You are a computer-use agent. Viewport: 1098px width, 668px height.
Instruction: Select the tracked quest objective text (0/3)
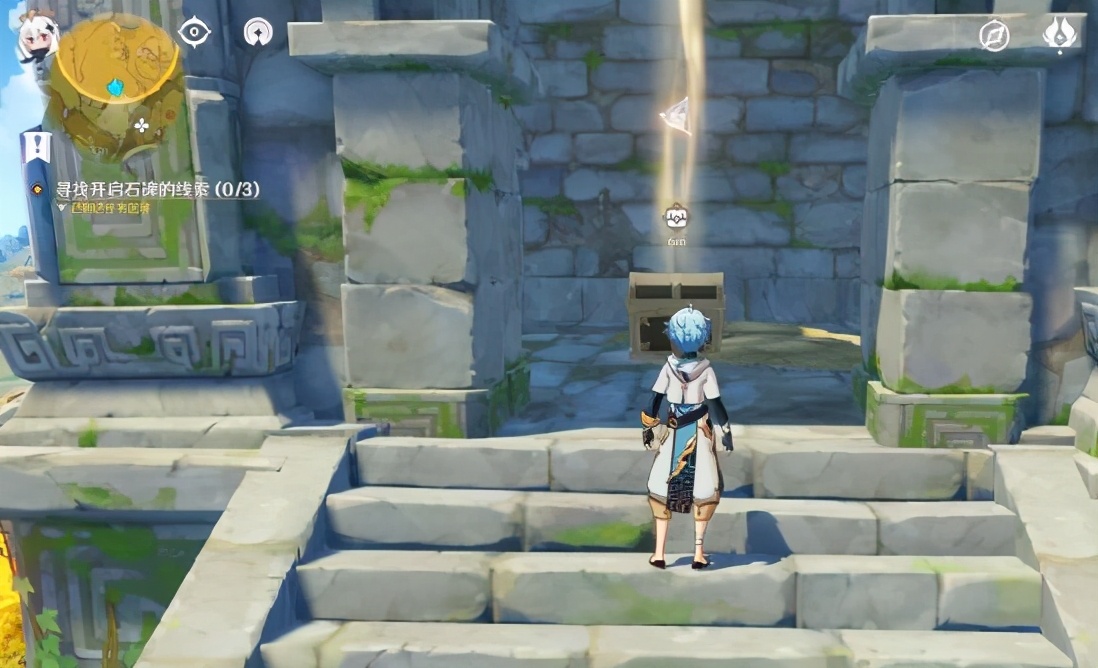pyautogui.click(x=158, y=189)
